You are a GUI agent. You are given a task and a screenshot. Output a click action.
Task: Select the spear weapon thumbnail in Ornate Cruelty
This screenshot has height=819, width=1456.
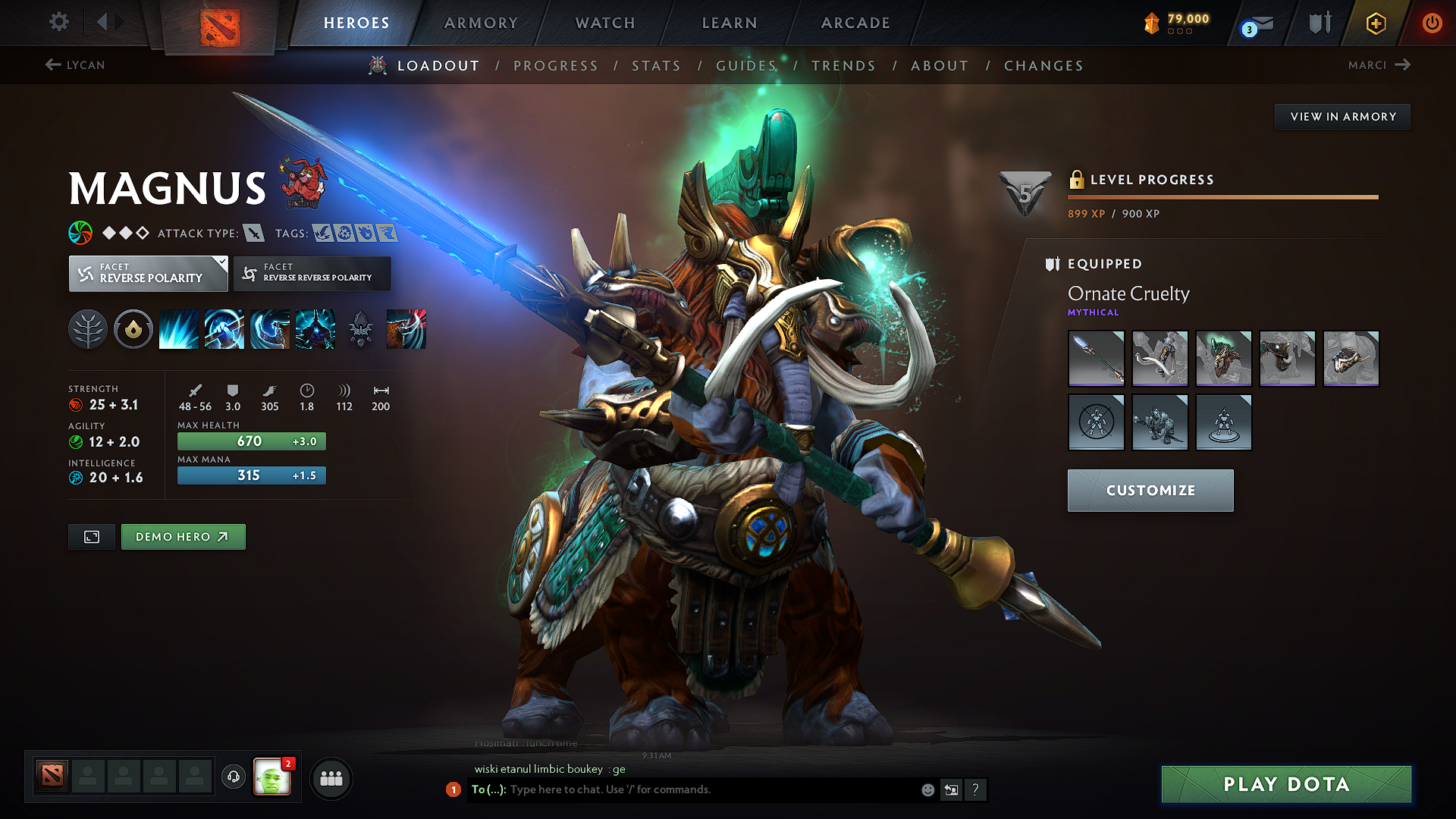[1096, 359]
